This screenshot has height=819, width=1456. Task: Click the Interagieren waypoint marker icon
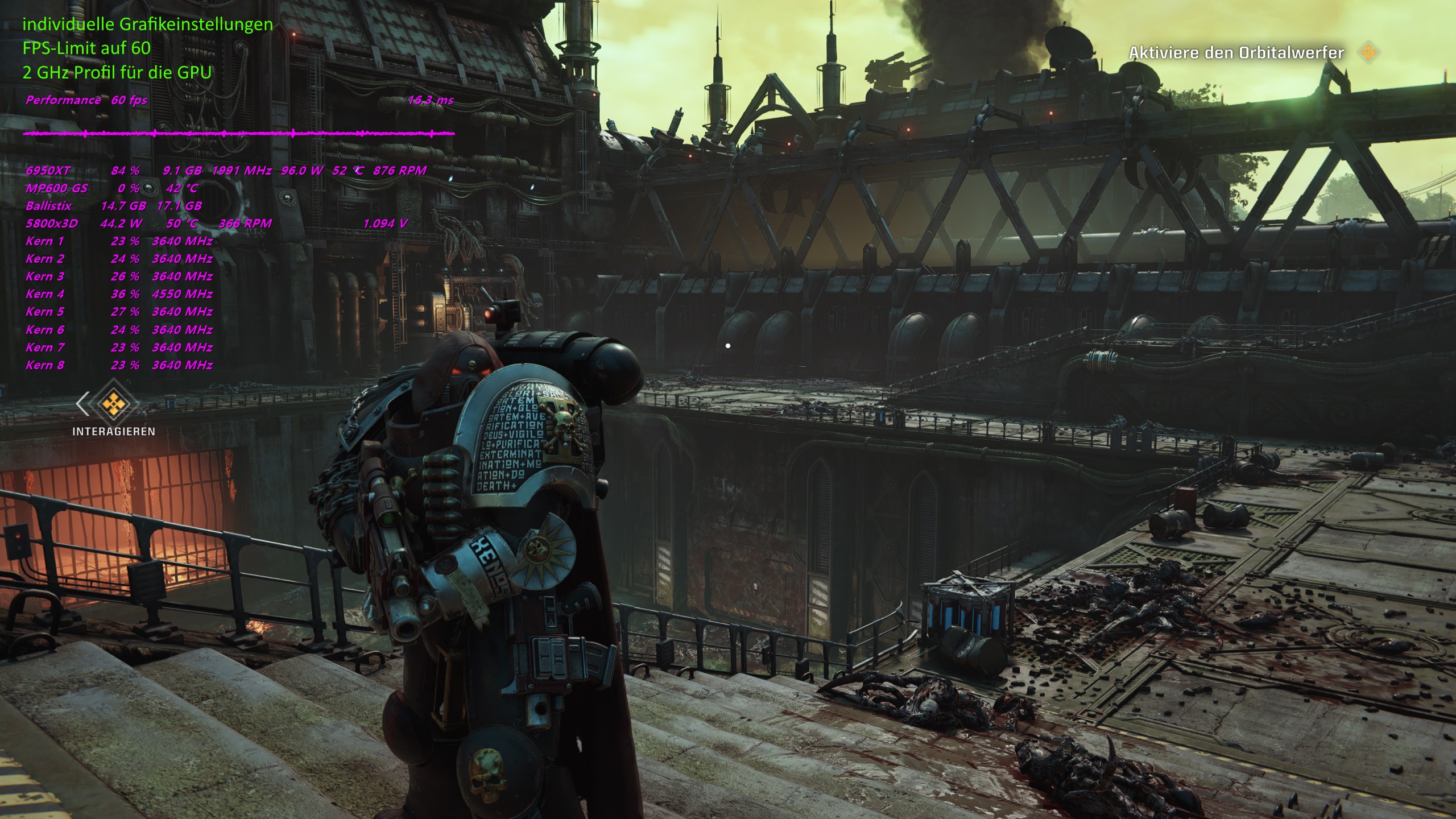point(113,403)
